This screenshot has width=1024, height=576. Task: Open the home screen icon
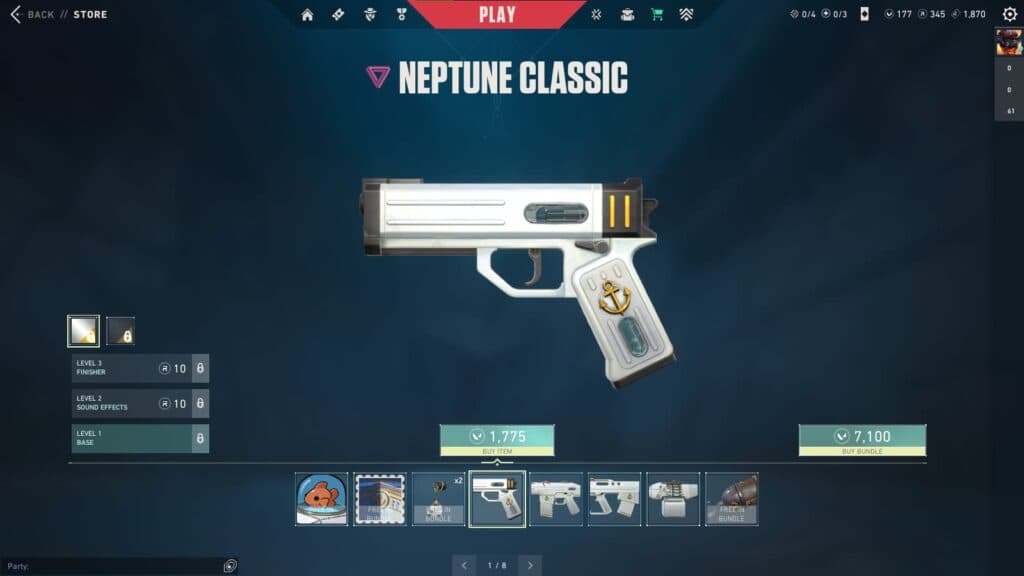[x=307, y=15]
